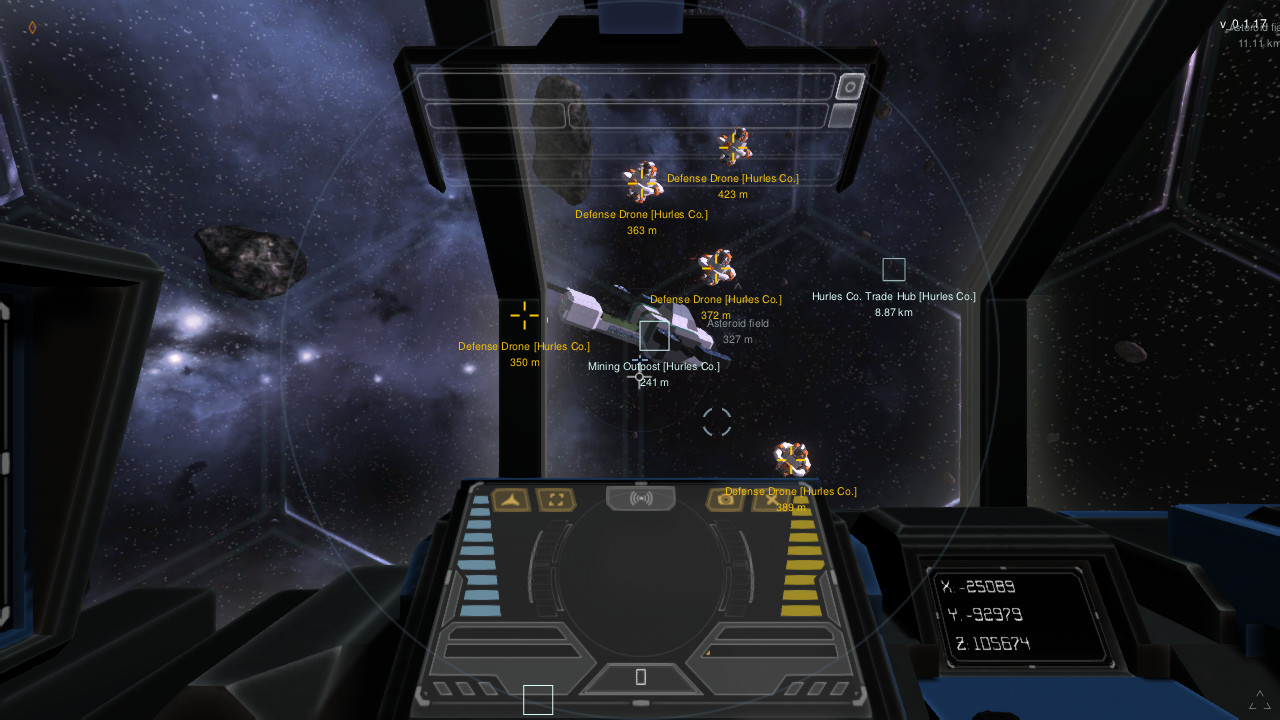Activate the signal broadcast icon on the dashboard
The image size is (1280, 720).
click(641, 497)
